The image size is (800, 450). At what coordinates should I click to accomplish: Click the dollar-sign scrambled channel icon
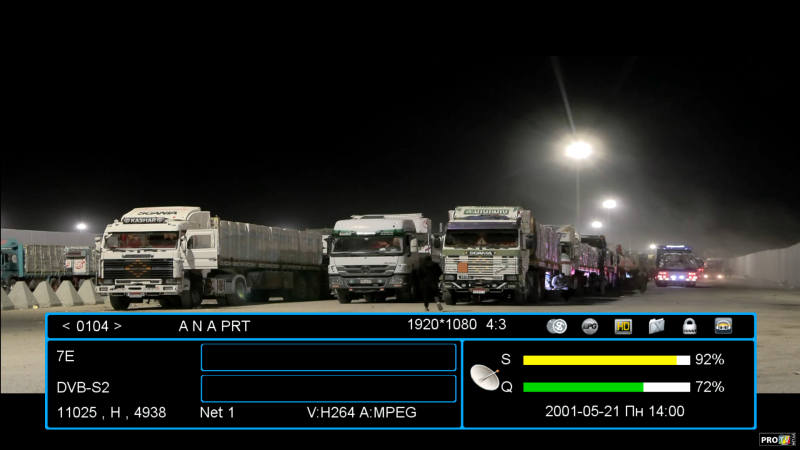pyautogui.click(x=557, y=326)
